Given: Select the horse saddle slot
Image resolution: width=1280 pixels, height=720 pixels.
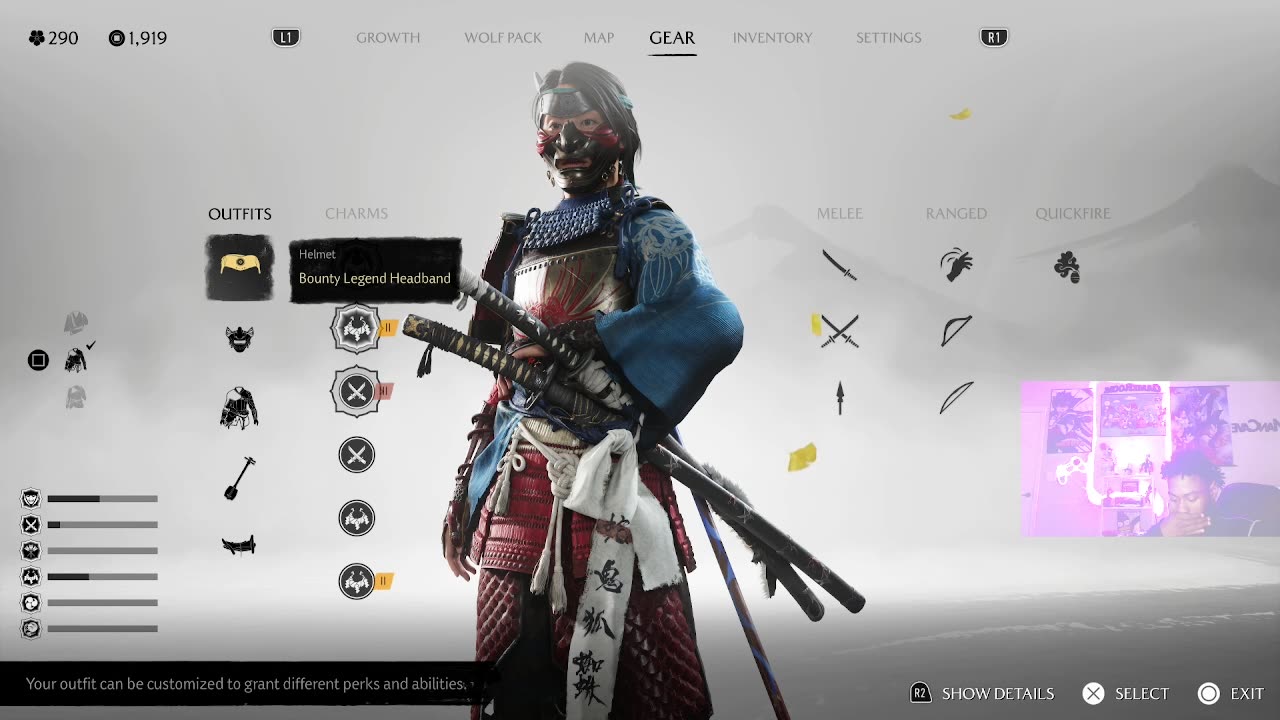Looking at the screenshot, I should tap(239, 545).
